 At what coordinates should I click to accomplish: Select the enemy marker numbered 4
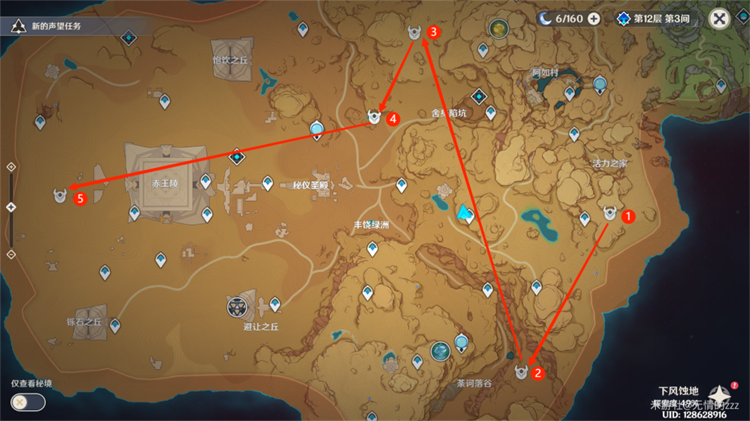375,118
